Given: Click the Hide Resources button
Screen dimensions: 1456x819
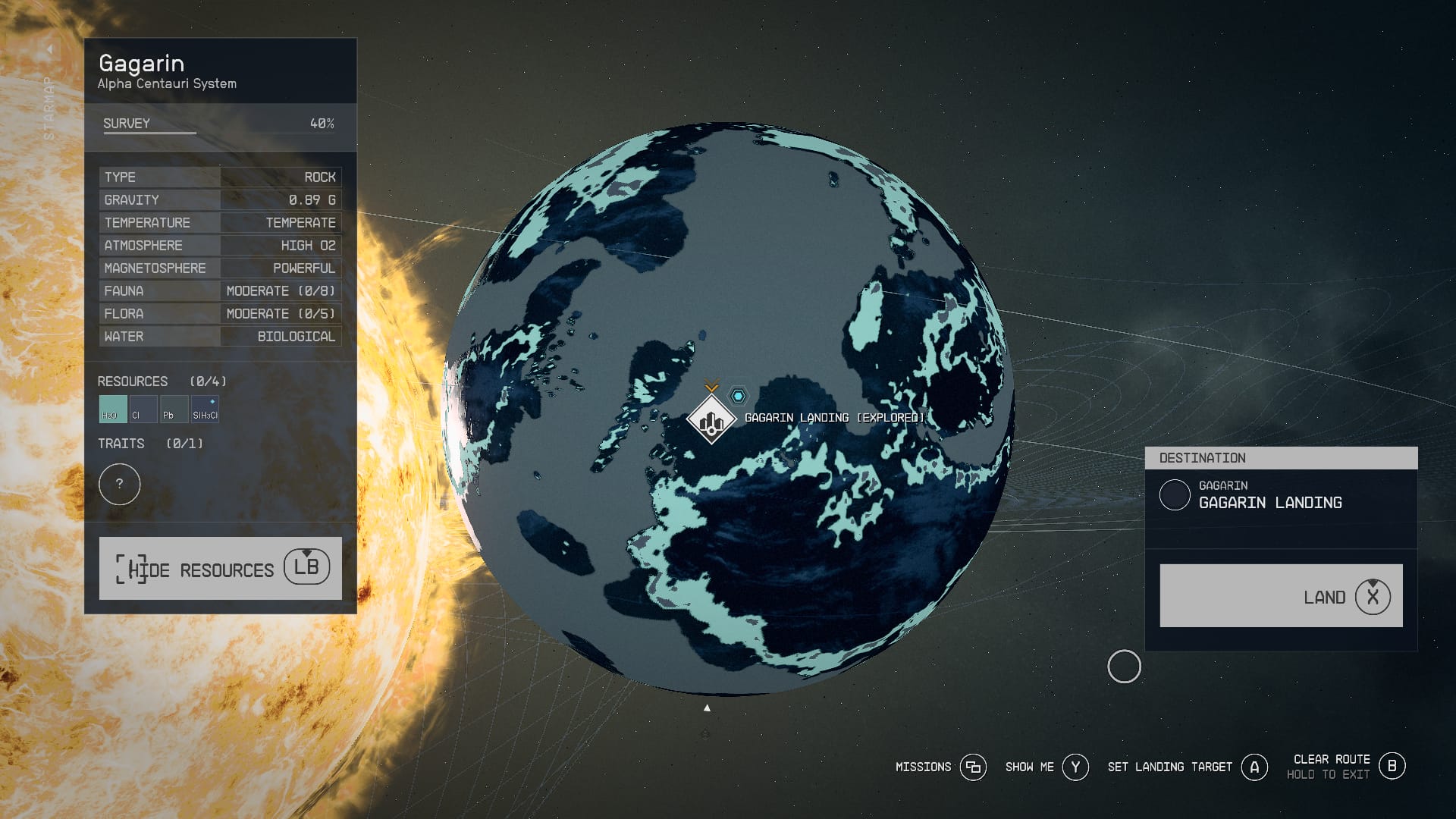Looking at the screenshot, I should click(220, 568).
